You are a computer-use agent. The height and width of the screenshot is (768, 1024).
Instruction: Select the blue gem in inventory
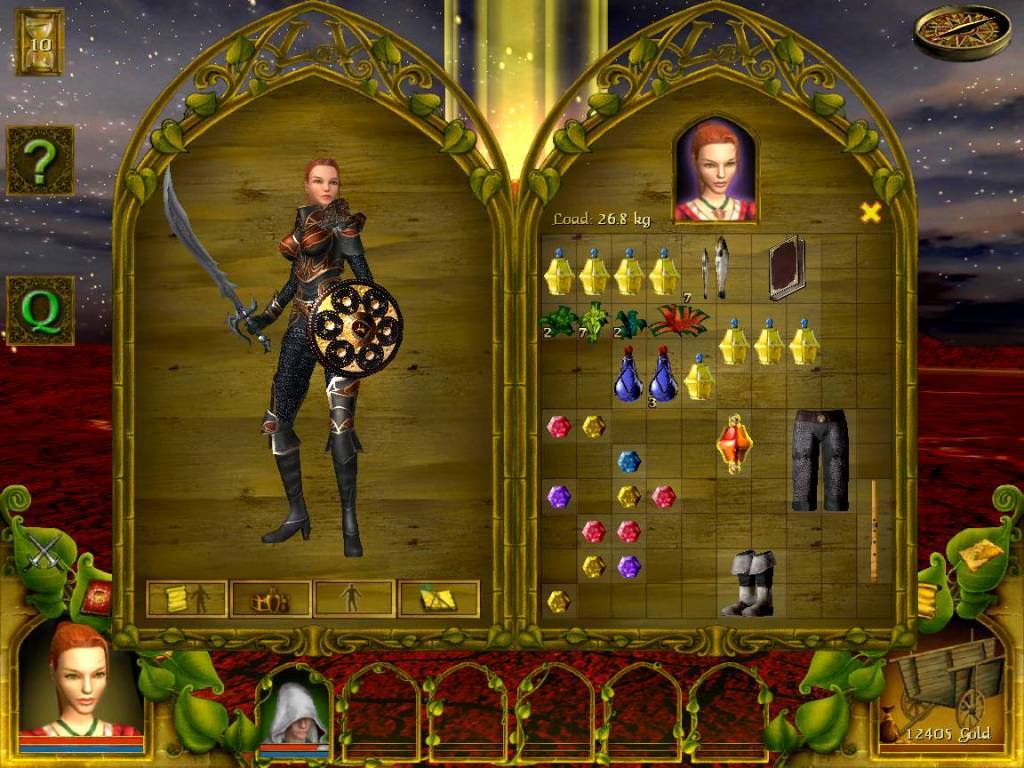[x=628, y=461]
